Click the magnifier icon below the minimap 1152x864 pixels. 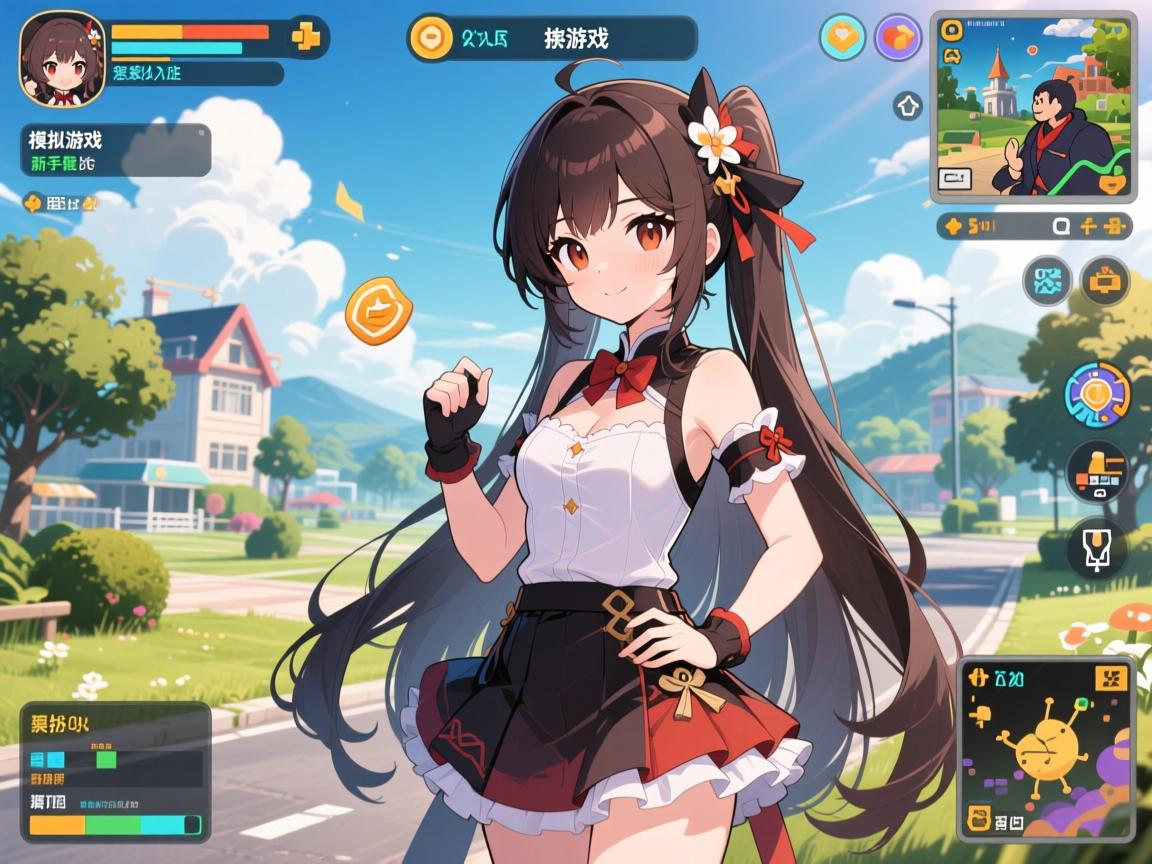1063,226
